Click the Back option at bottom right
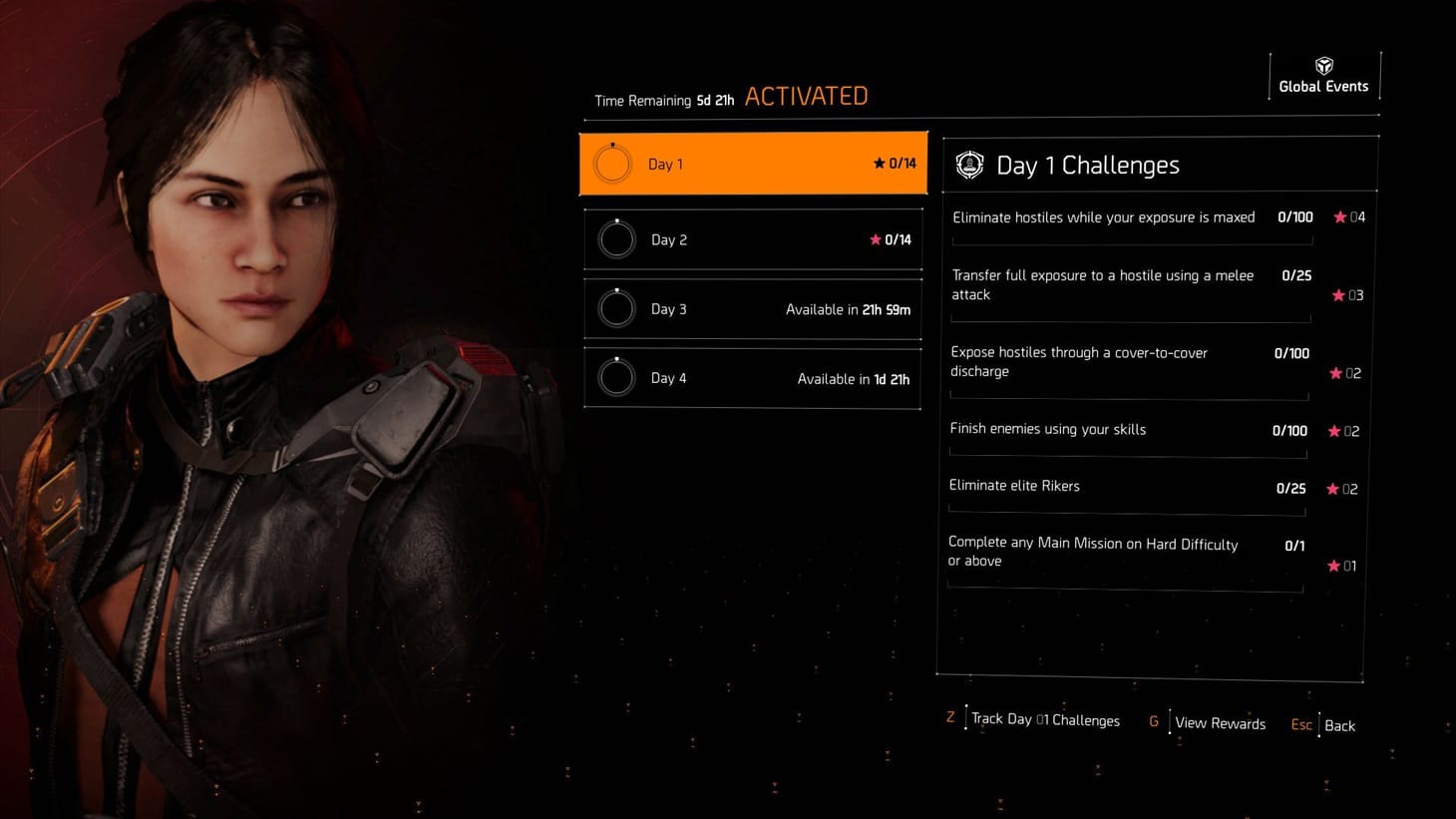 point(1339,725)
